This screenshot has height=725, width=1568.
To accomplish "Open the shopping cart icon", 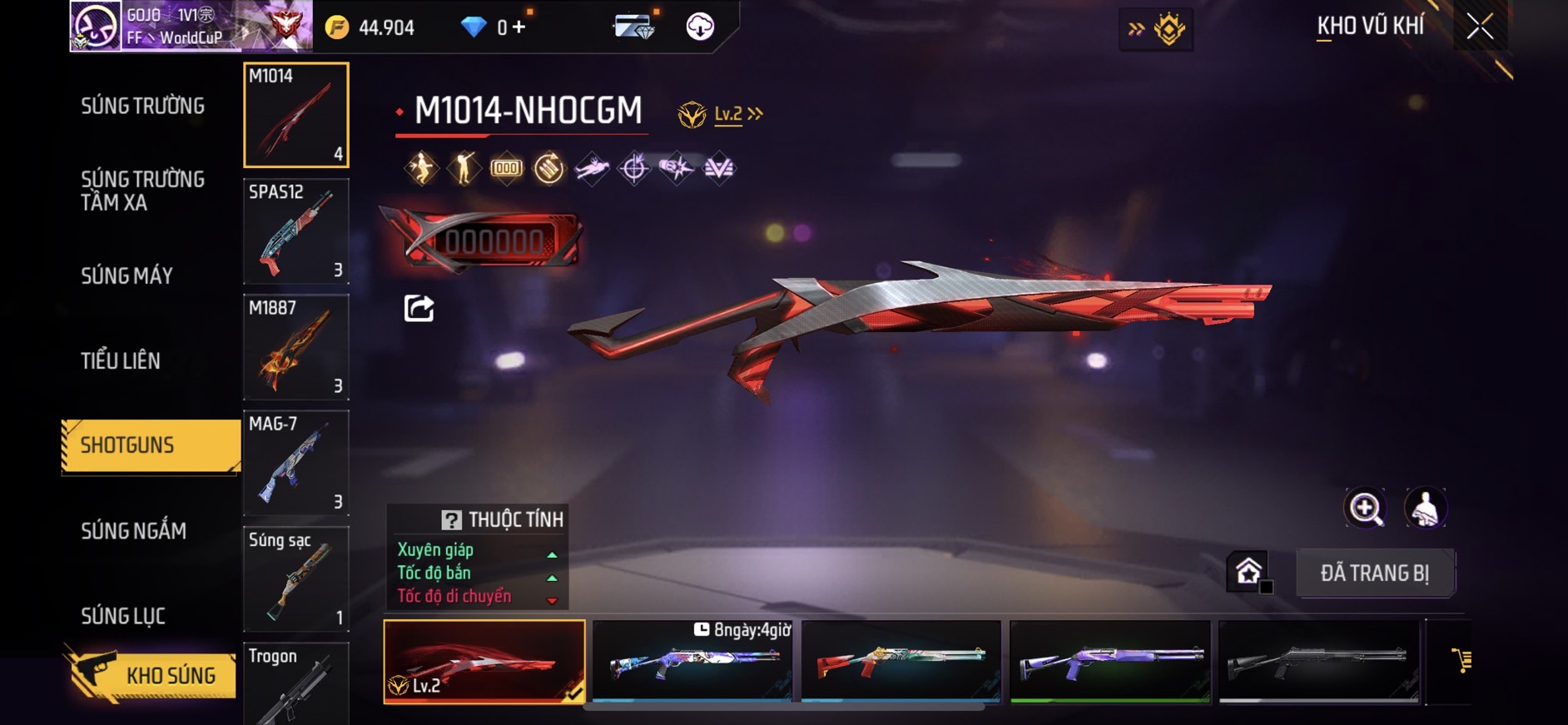I will point(1461,661).
